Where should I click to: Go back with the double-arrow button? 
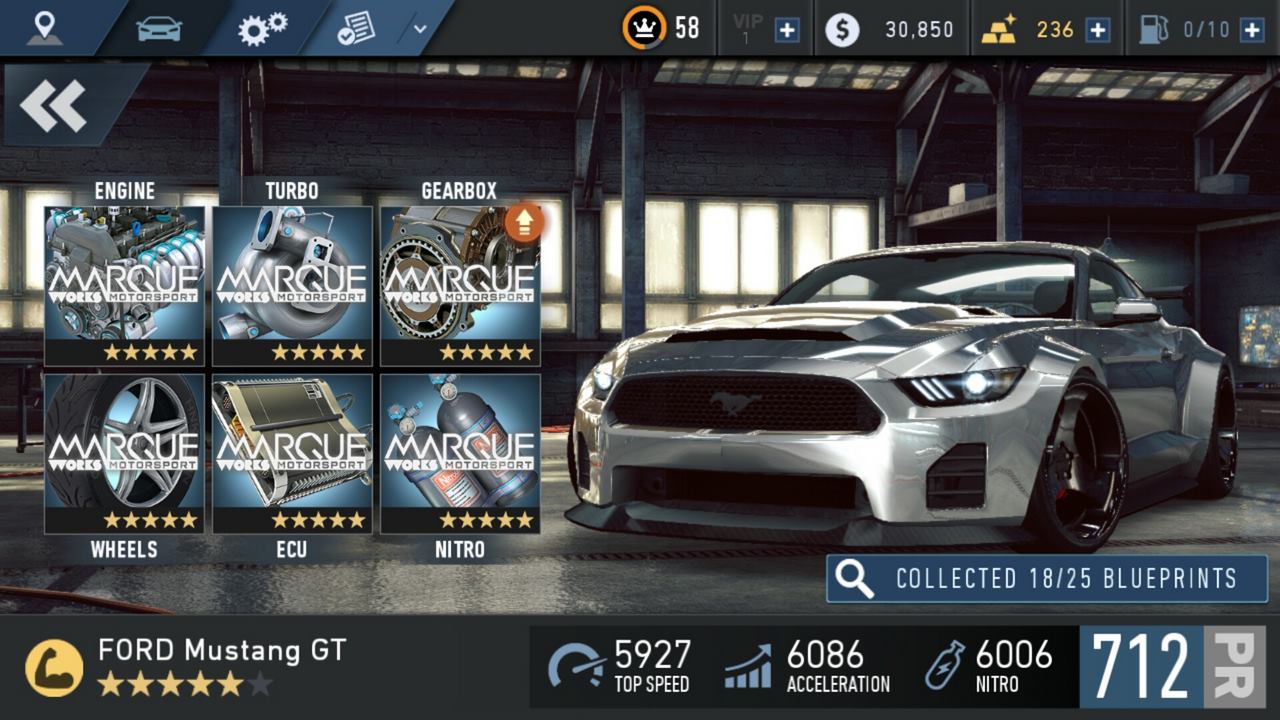54,105
